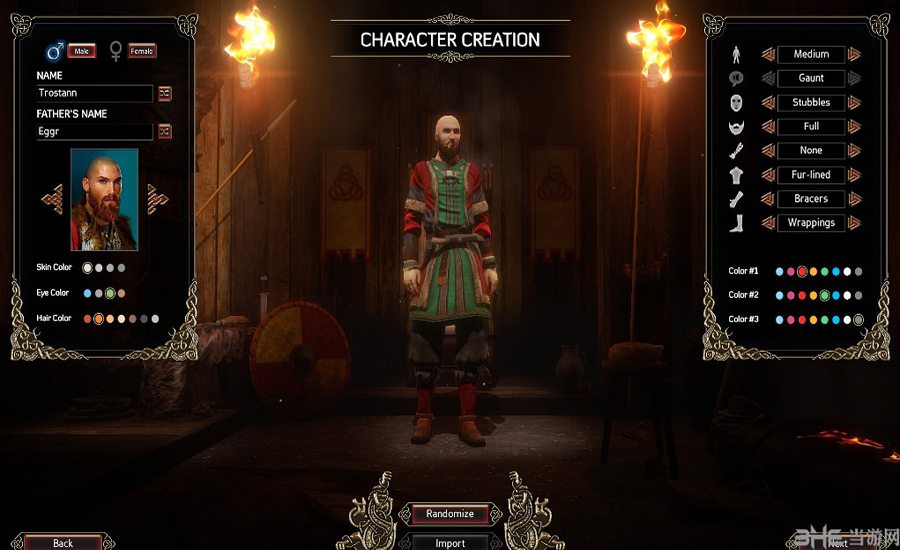Open the Import character option
This screenshot has width=900, height=550.
450,542
